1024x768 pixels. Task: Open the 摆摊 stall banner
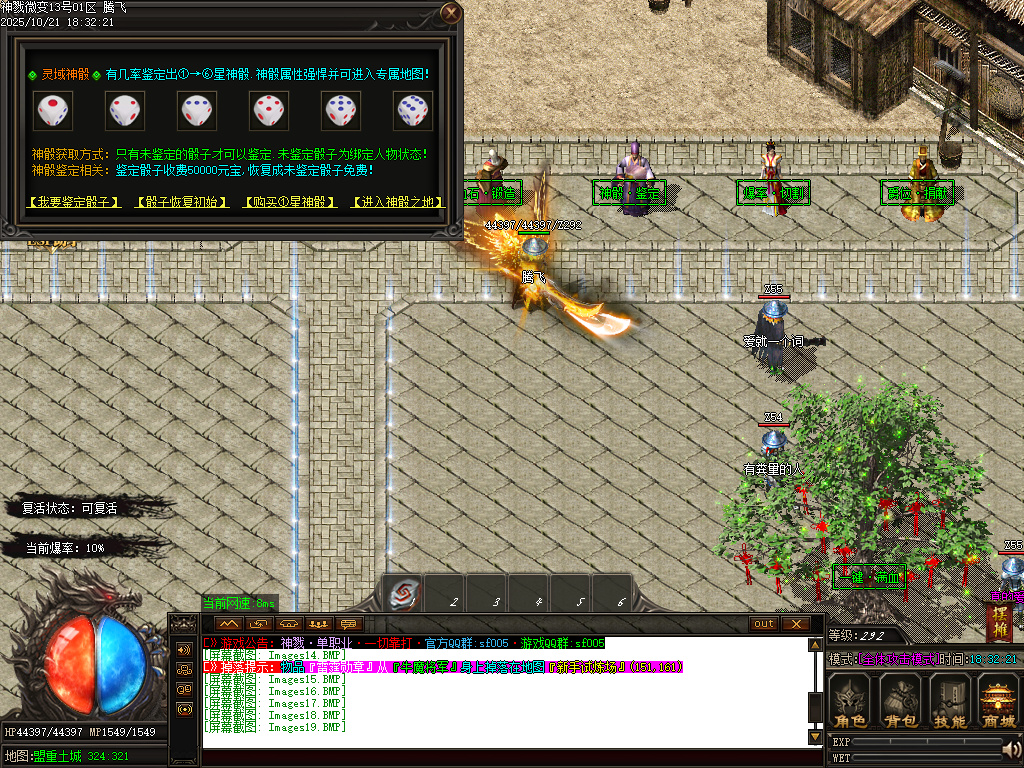(x=1001, y=622)
